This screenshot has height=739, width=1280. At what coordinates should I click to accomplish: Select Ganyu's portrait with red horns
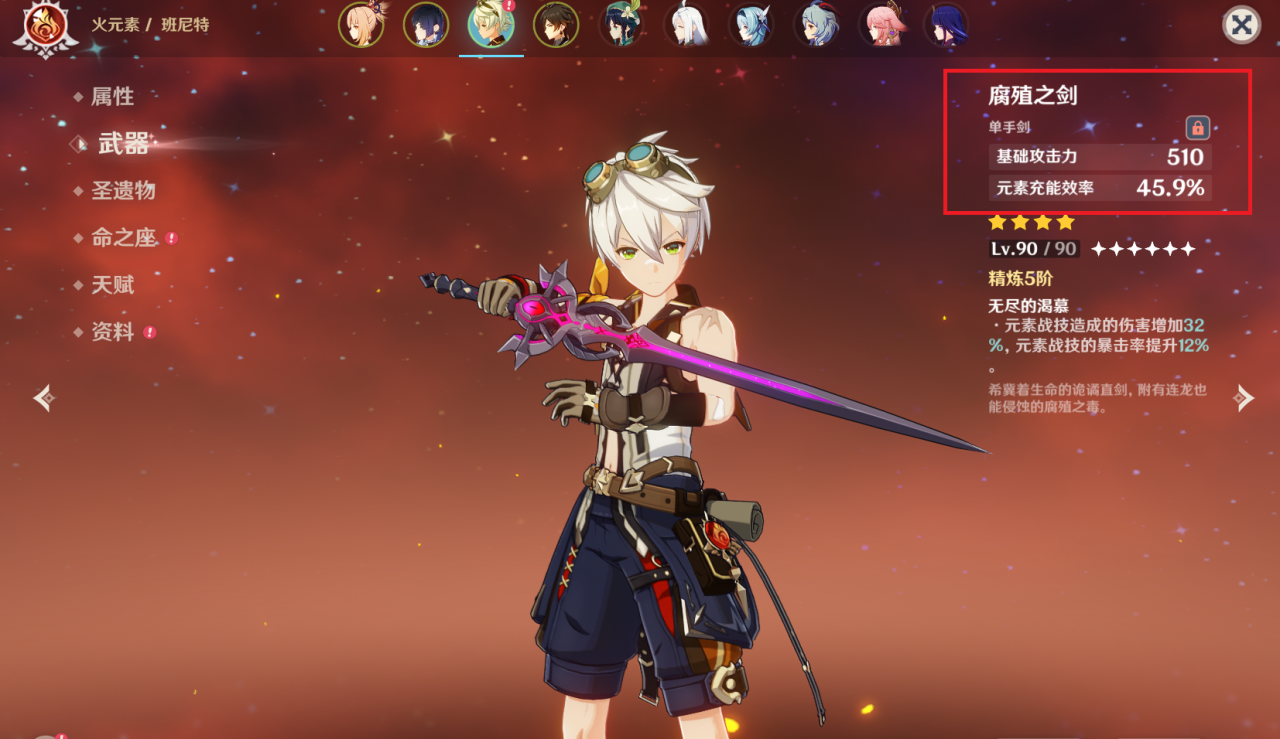coord(816,25)
